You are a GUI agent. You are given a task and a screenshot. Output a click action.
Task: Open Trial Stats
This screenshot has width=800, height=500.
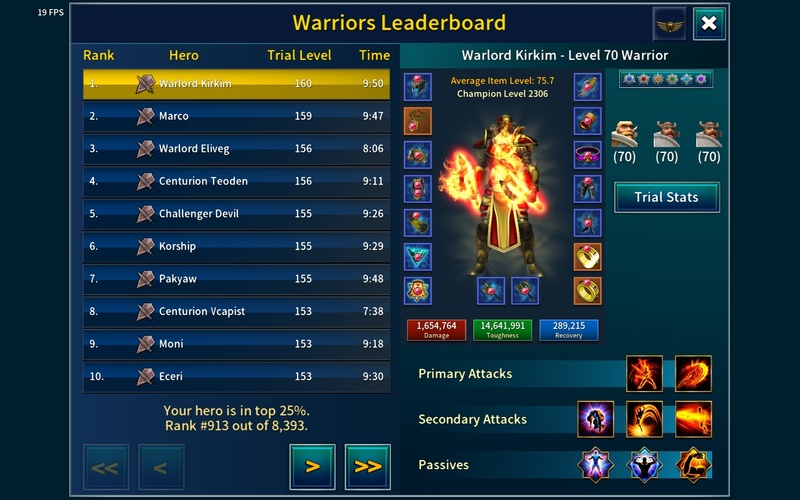pyautogui.click(x=667, y=197)
